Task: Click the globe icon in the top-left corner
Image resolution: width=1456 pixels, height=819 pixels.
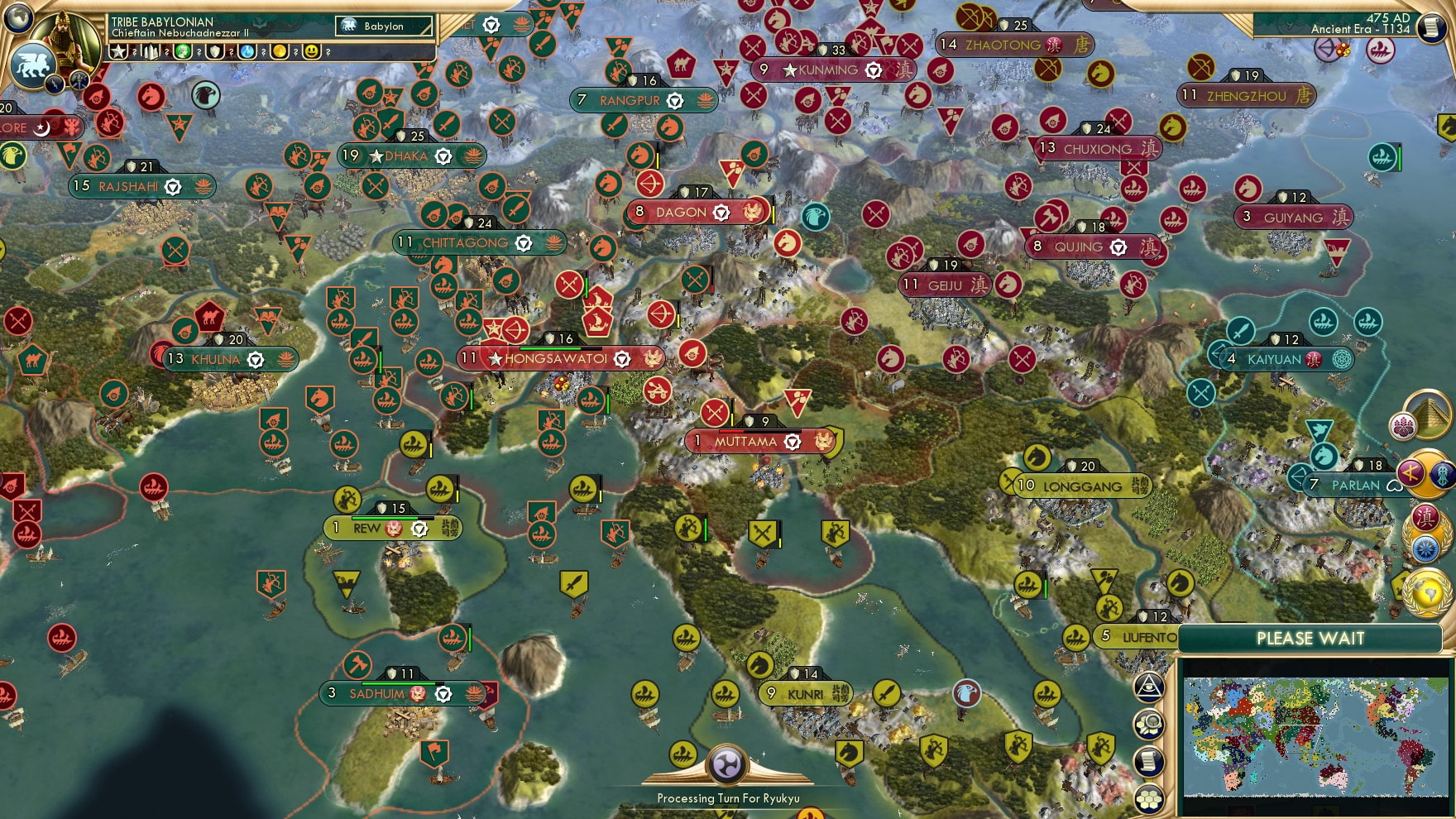Action: 17,18
